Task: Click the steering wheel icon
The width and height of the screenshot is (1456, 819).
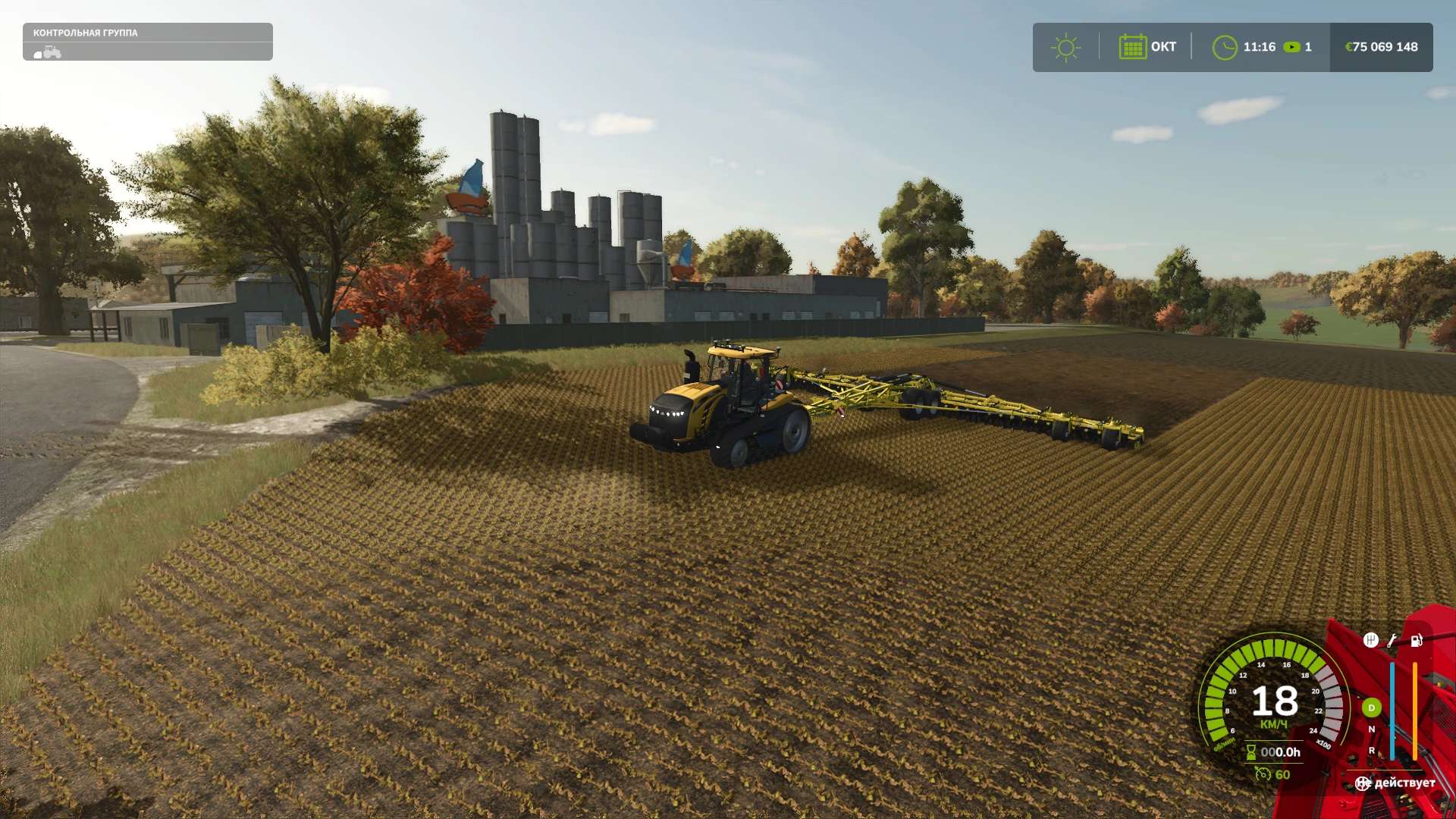Action: pos(1363,783)
